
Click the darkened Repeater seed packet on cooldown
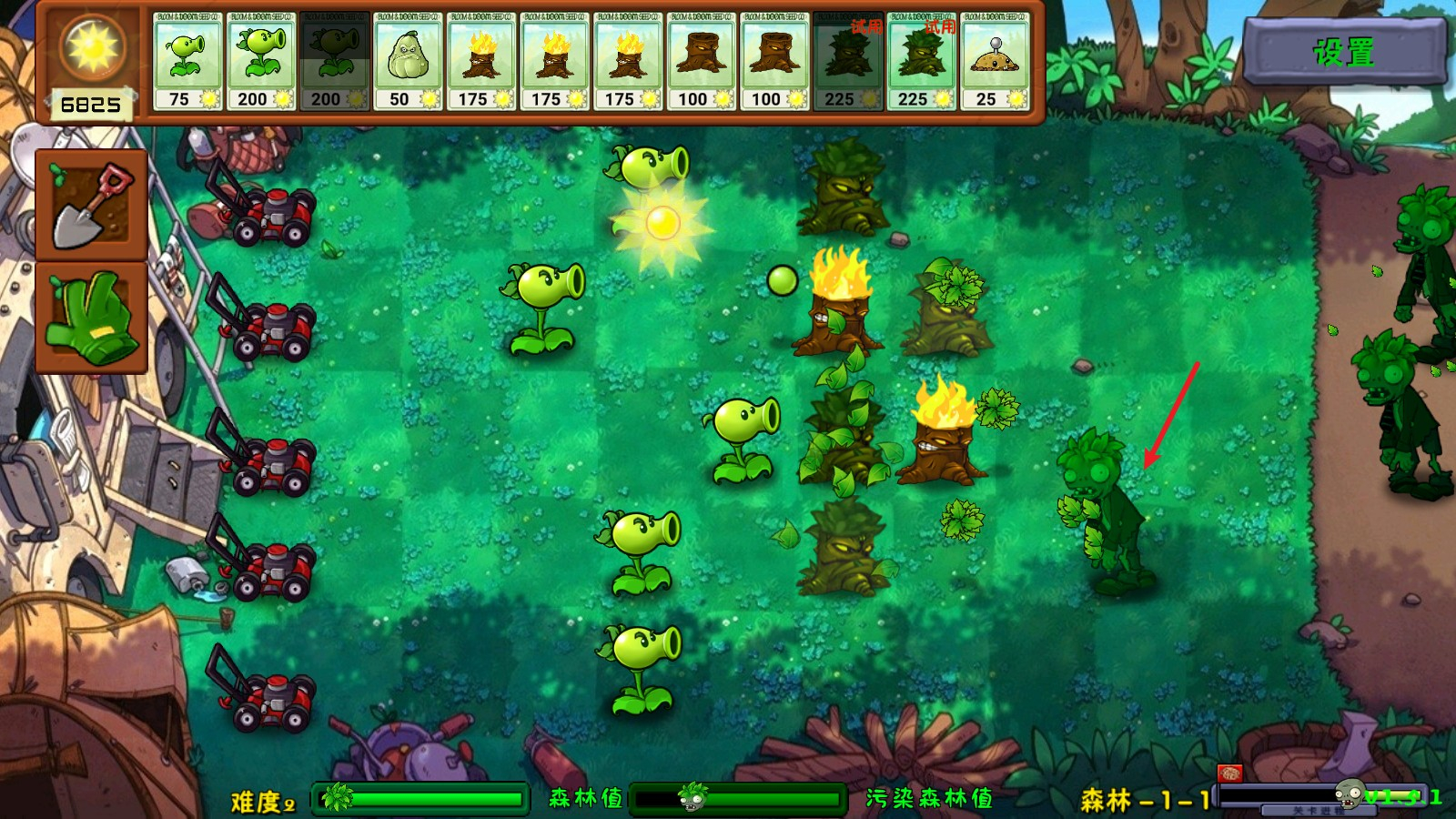[334, 61]
